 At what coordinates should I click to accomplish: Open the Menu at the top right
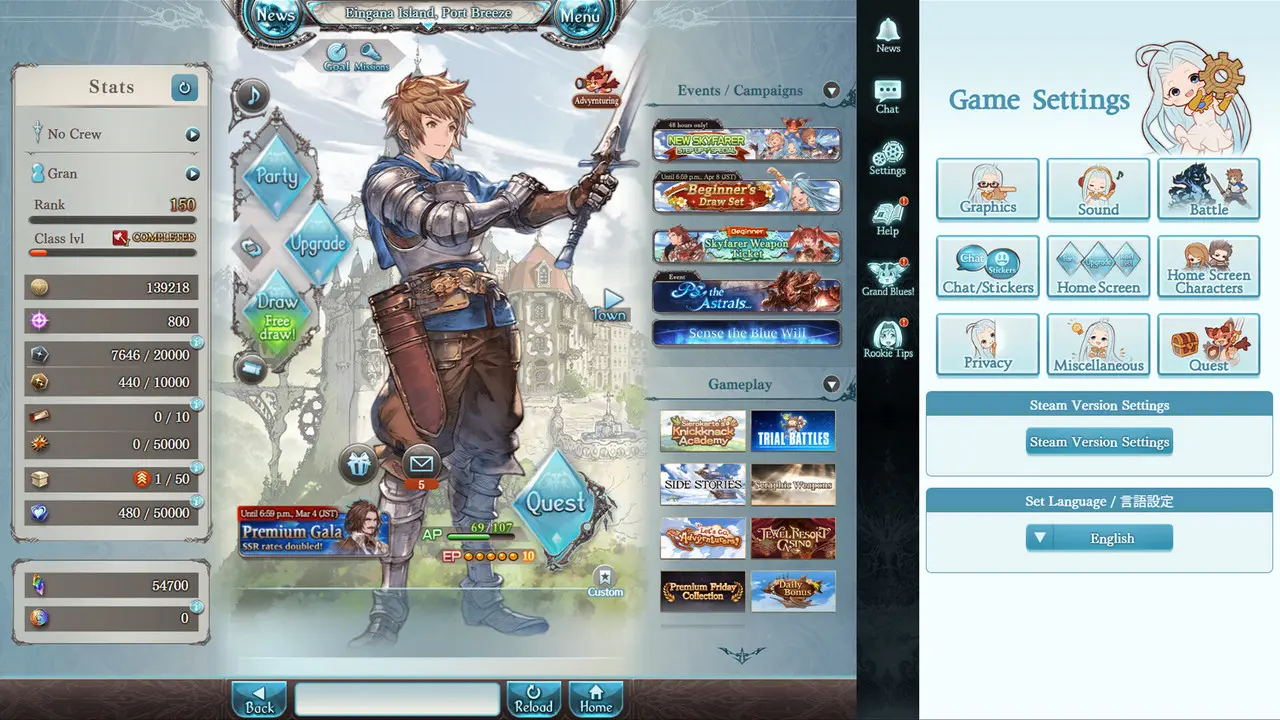click(x=581, y=17)
